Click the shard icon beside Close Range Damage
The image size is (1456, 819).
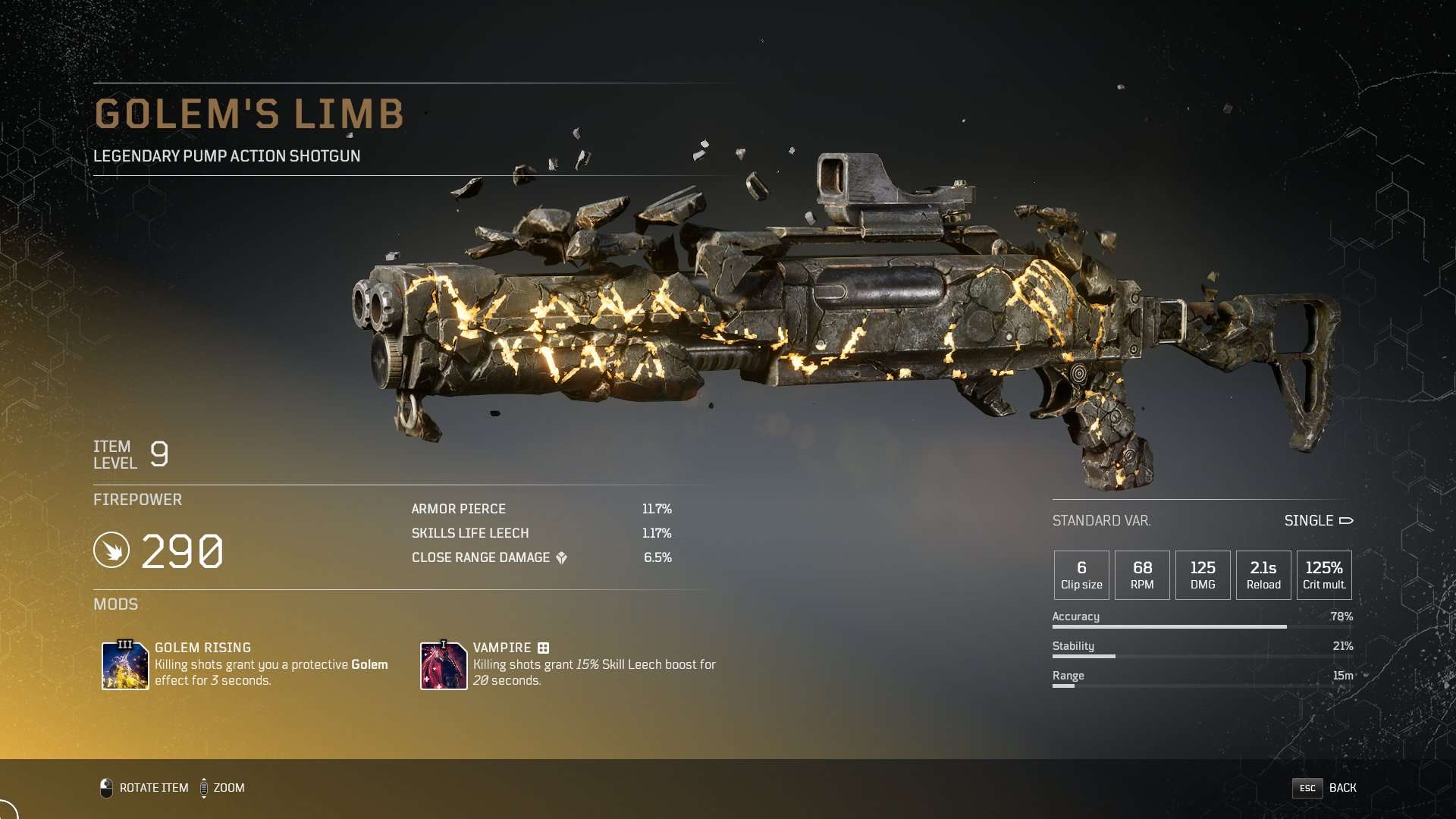pyautogui.click(x=561, y=558)
